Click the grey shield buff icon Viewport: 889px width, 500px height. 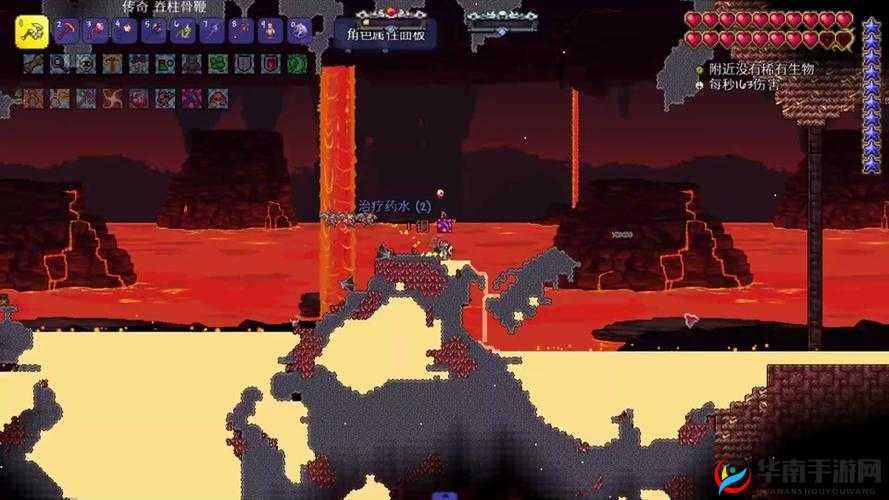[x=244, y=64]
